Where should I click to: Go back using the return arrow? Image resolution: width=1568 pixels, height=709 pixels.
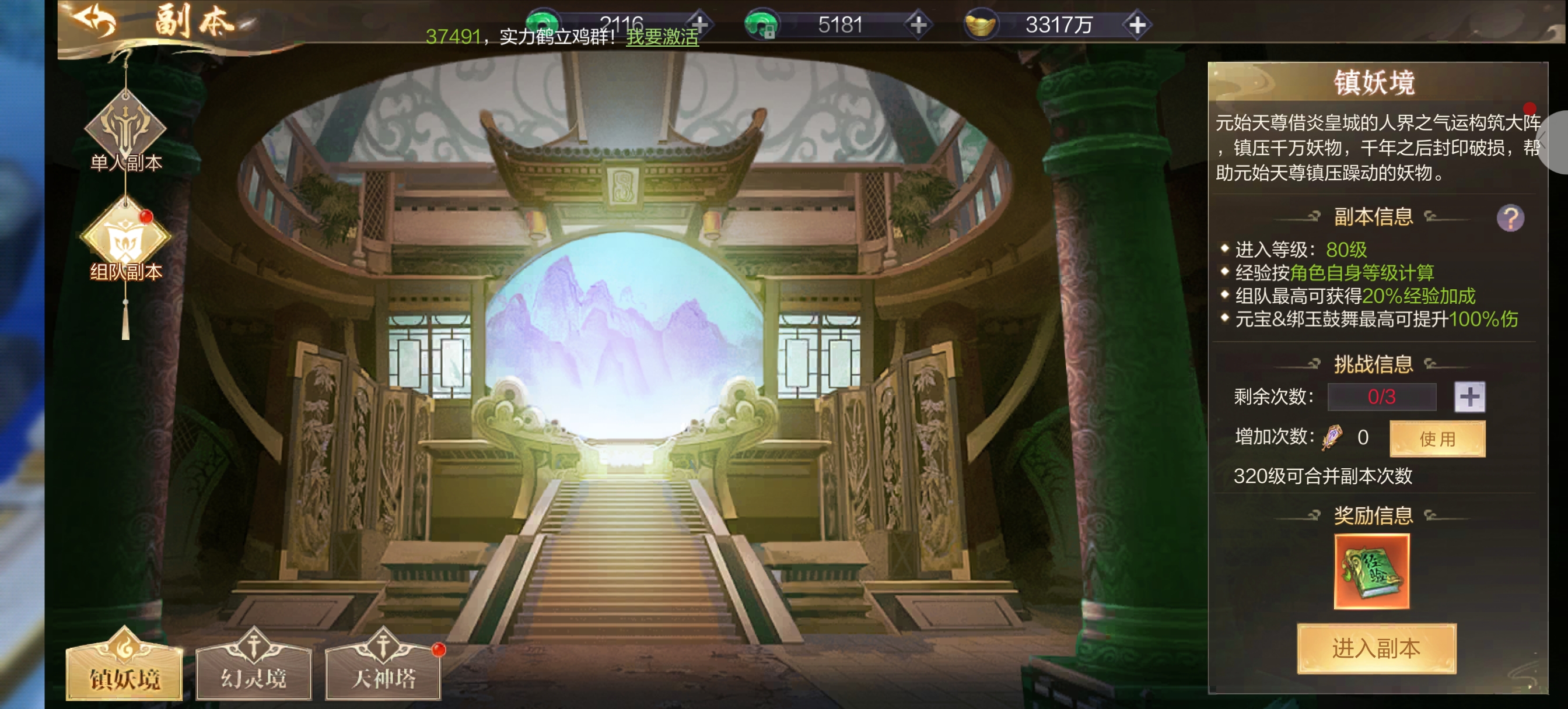(94, 20)
